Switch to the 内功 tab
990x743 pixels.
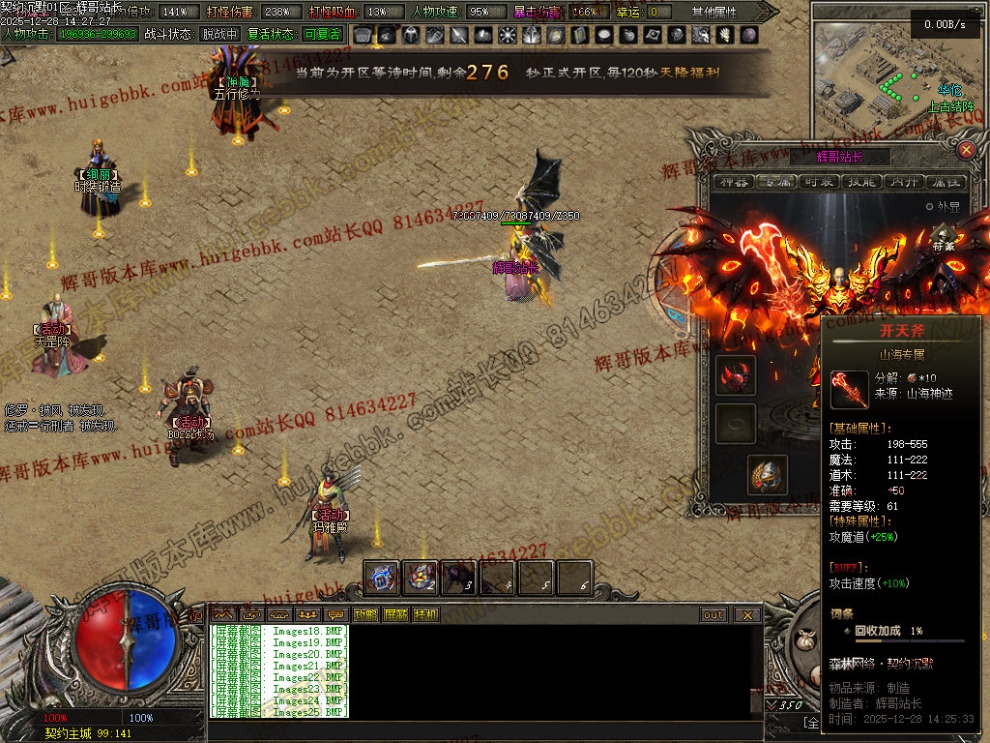903,182
